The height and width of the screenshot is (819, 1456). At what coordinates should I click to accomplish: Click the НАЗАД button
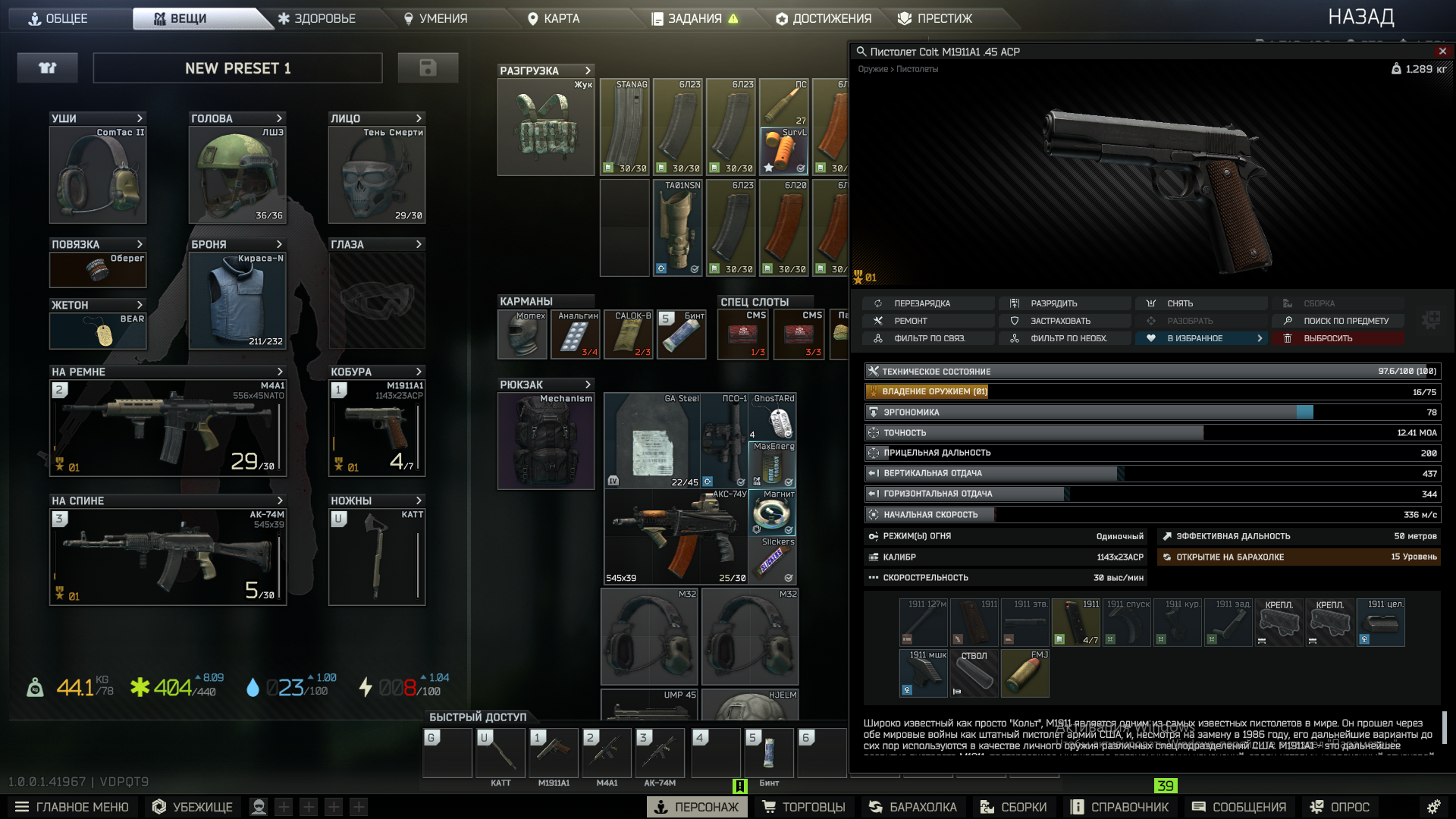pos(1360,17)
